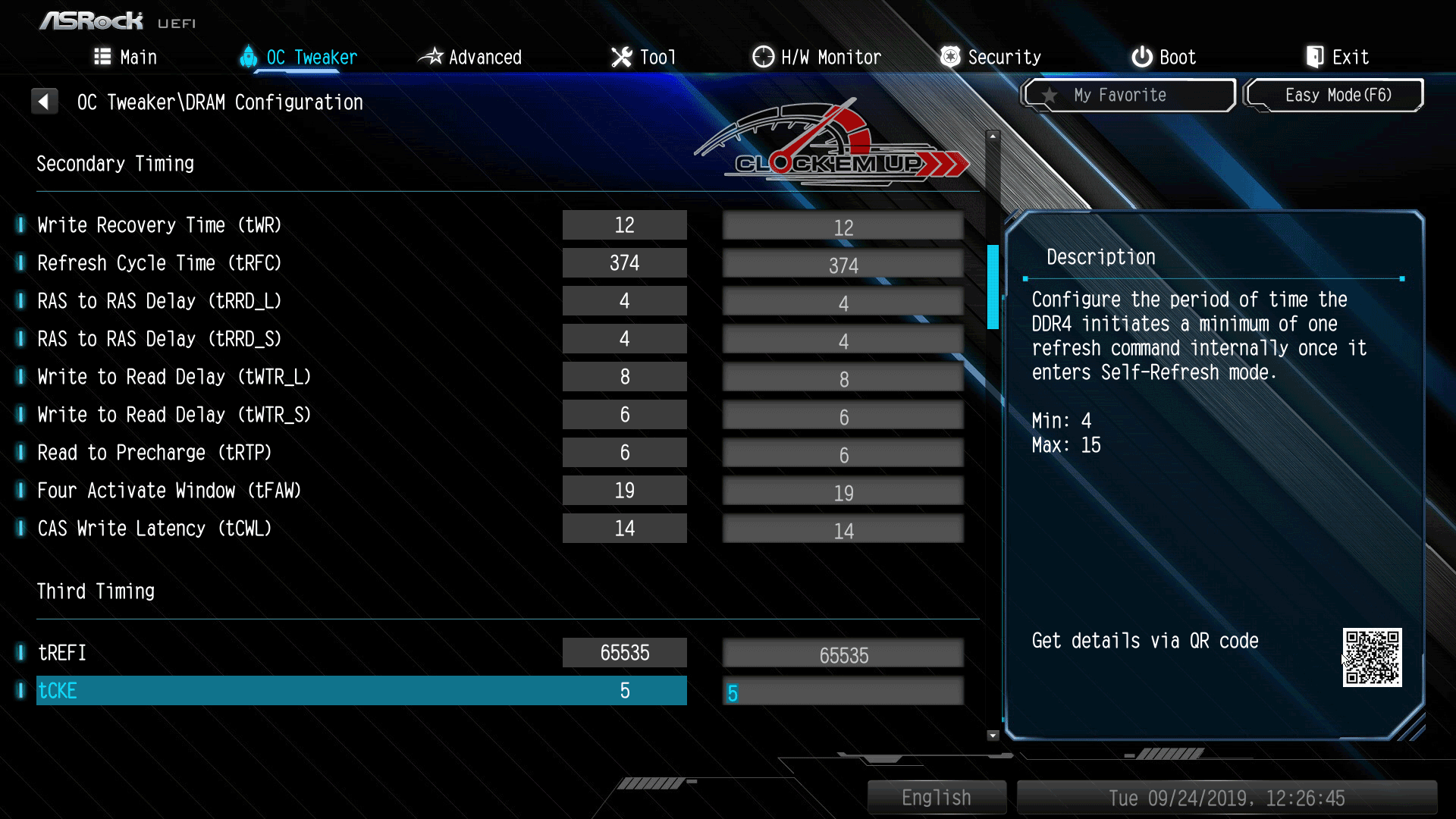Screen dimensions: 1456x819
Task: Choose Refresh Cycle Time (tRFC) setting
Action: pyautogui.click(x=159, y=263)
